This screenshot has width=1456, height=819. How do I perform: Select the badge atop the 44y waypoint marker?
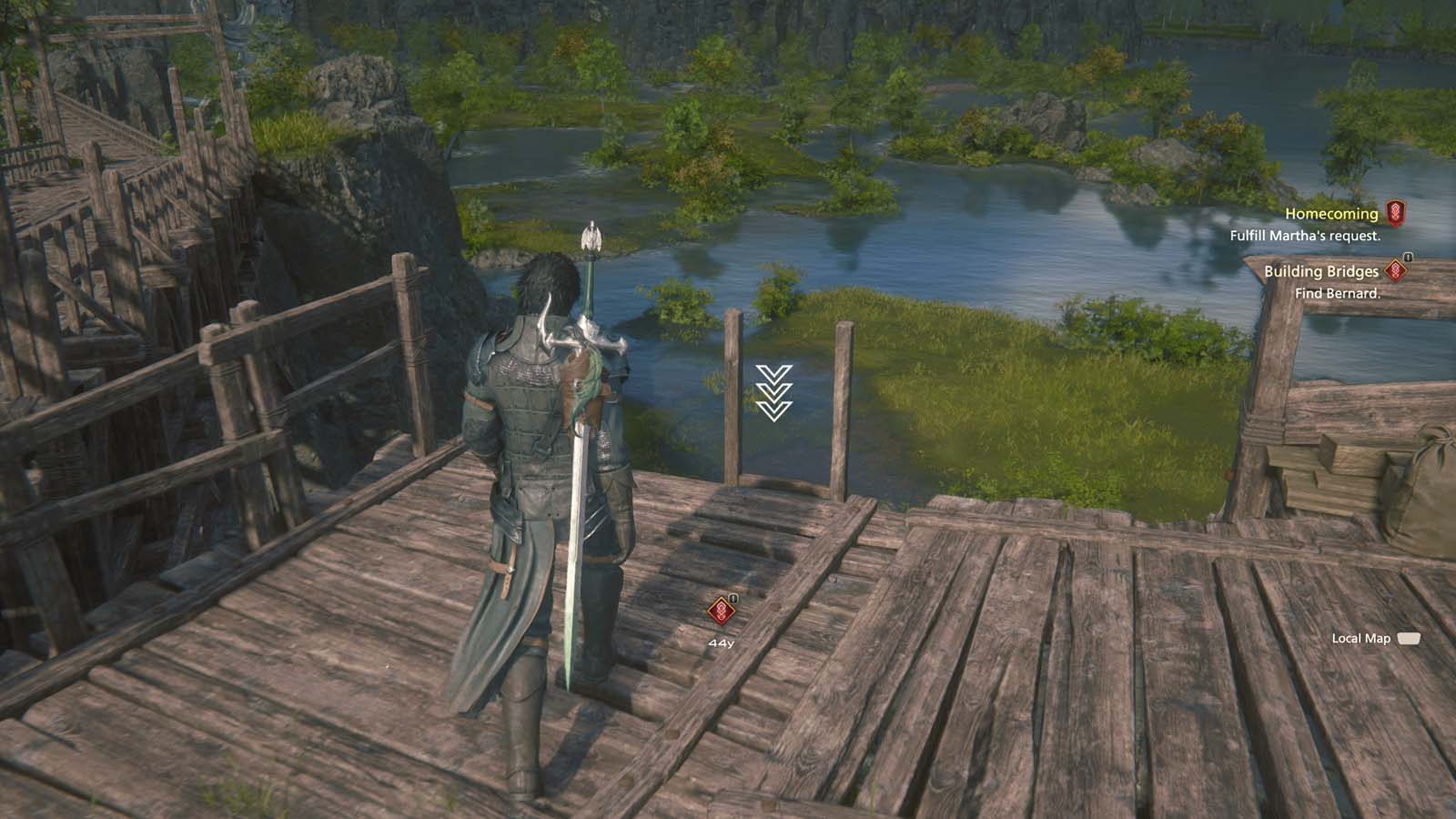click(733, 599)
